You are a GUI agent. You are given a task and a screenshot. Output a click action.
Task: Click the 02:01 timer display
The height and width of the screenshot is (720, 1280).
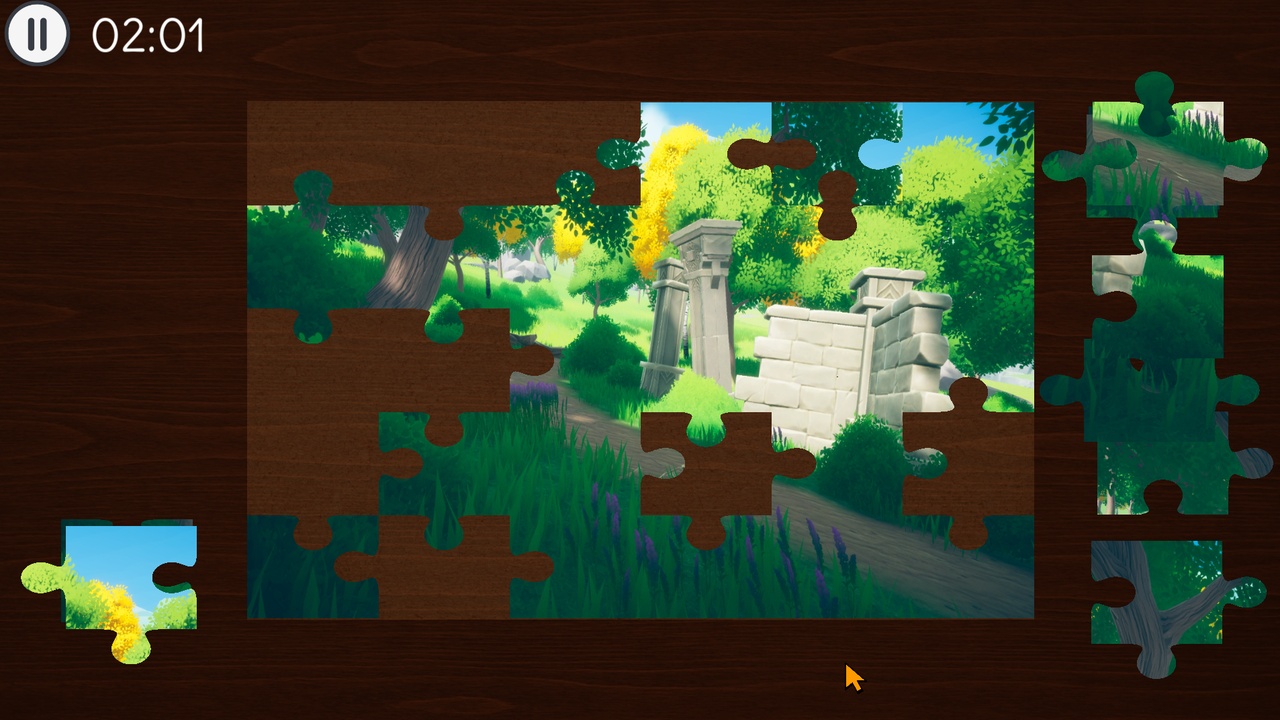(148, 35)
